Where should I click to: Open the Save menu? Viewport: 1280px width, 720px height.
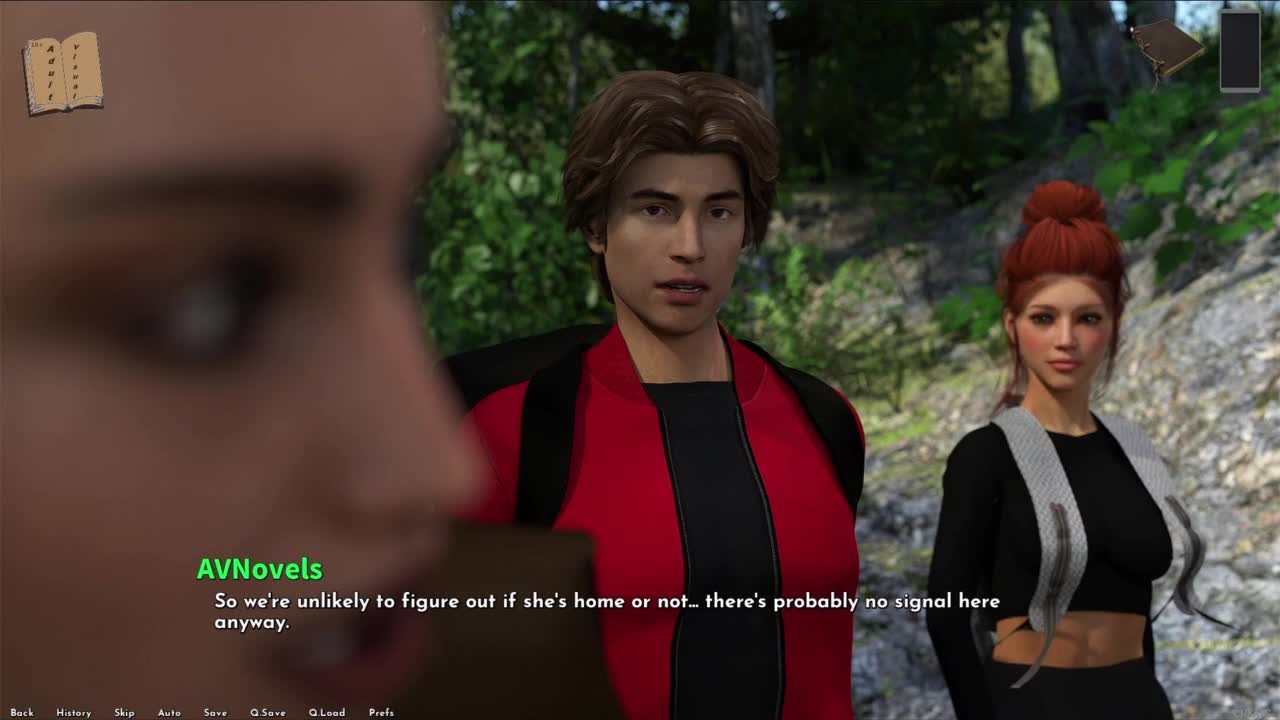(215, 713)
